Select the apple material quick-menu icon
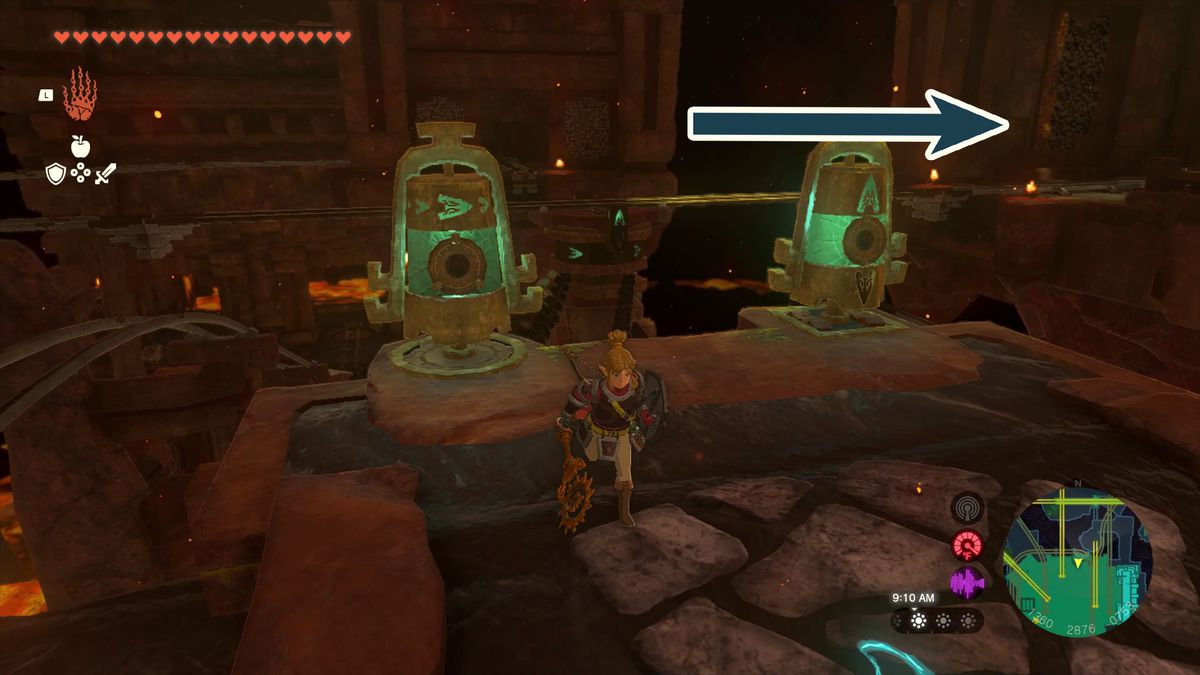1200x675 pixels. click(81, 146)
